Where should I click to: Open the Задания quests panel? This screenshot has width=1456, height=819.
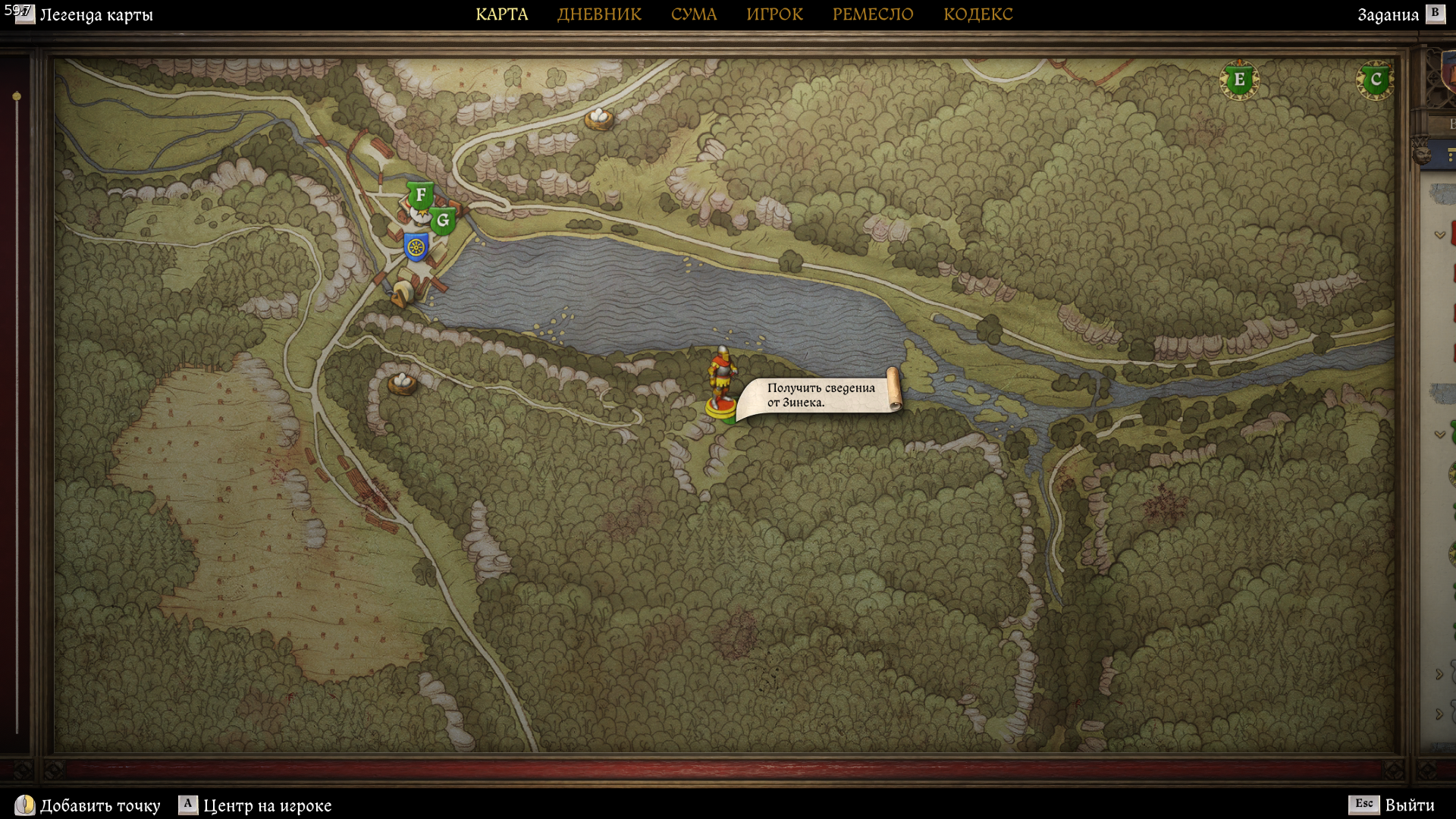tap(1388, 15)
